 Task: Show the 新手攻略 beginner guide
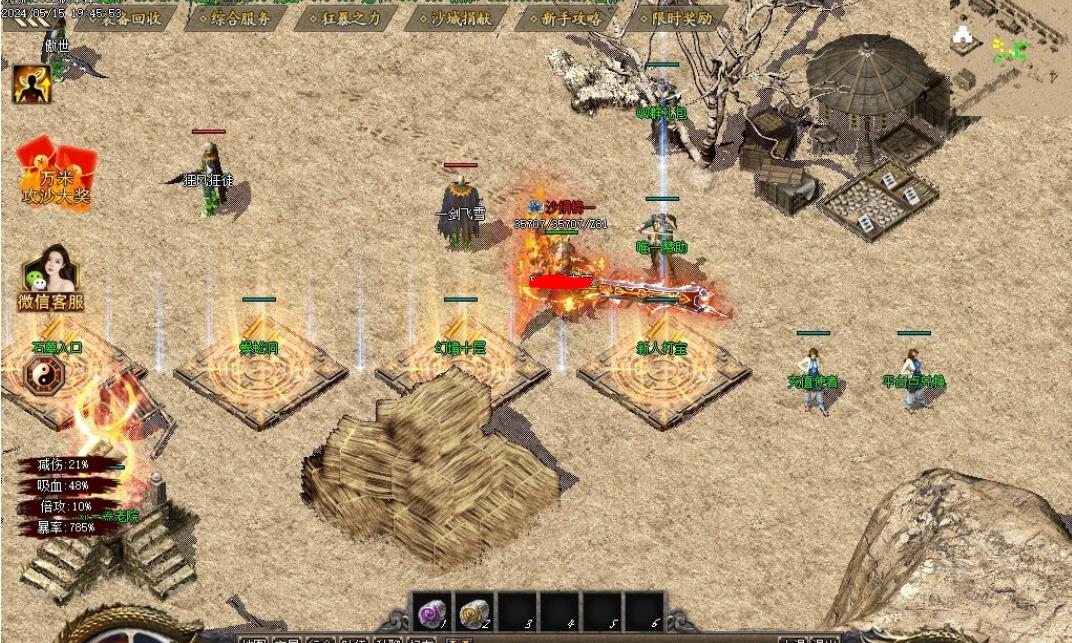click(x=565, y=18)
